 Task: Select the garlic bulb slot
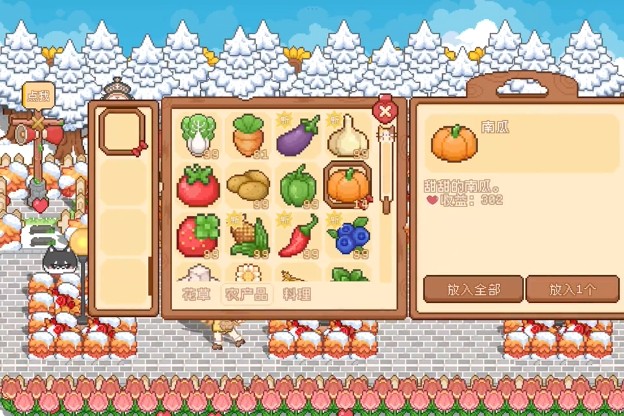347,135
